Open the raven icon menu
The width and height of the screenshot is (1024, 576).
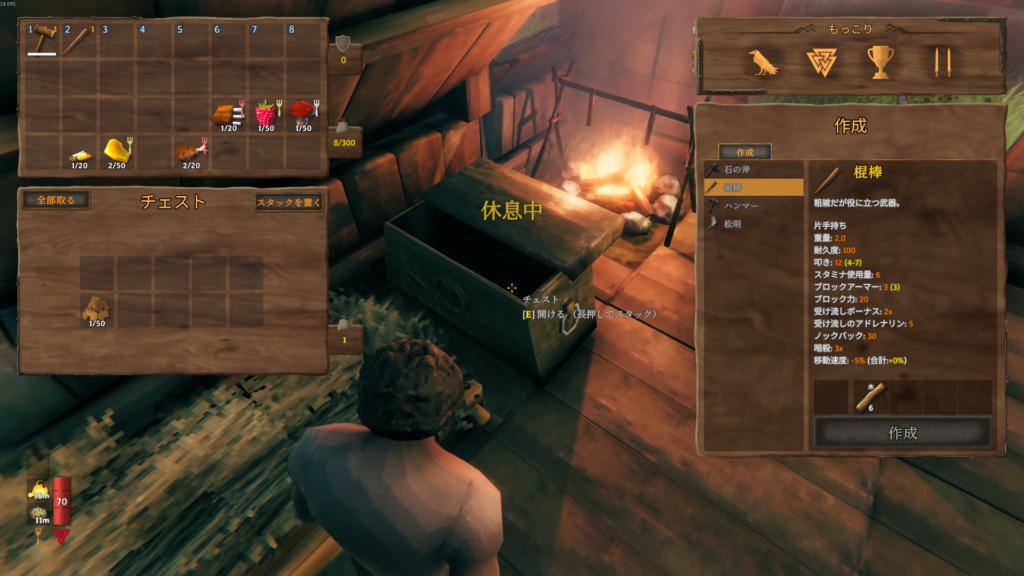[764, 62]
